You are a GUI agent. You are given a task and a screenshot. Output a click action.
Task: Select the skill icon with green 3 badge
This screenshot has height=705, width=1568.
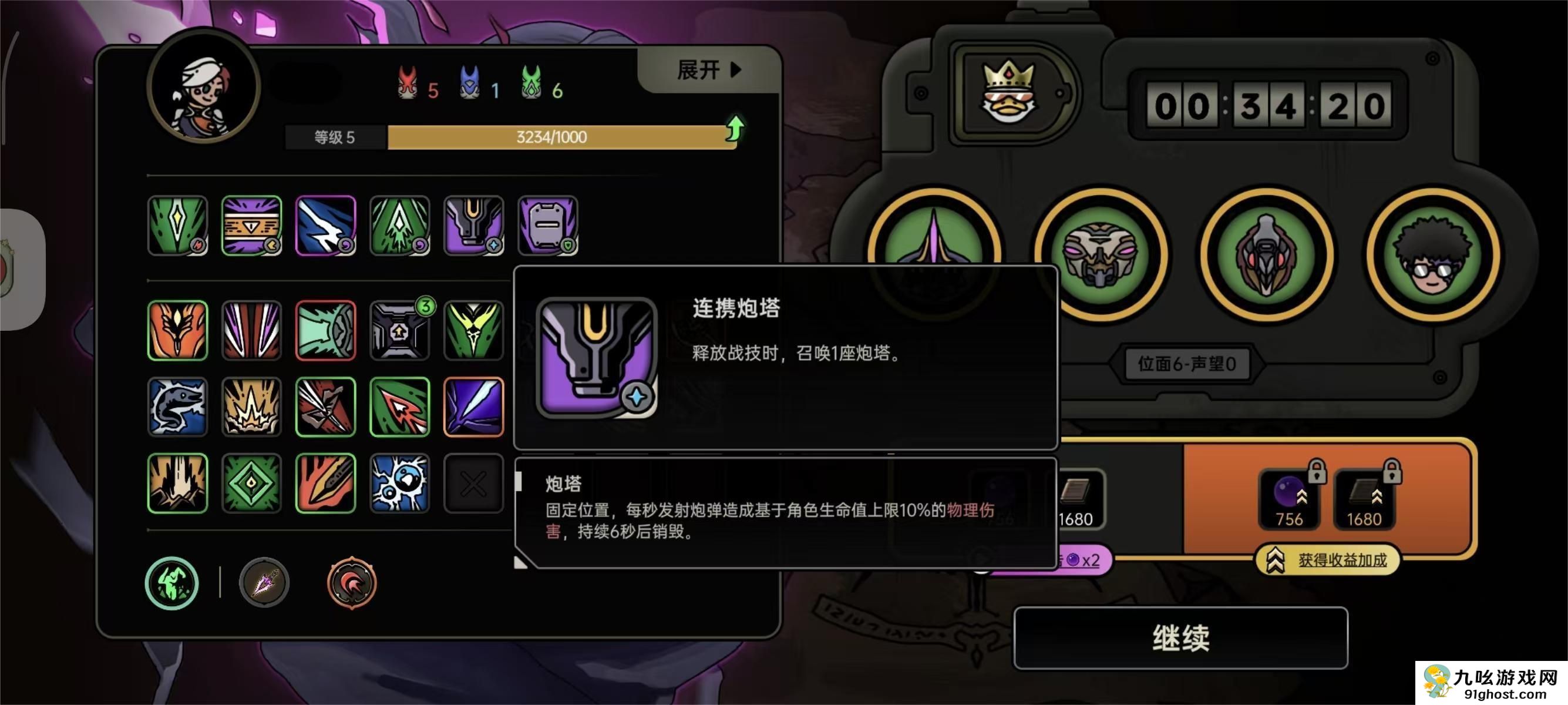click(x=401, y=331)
